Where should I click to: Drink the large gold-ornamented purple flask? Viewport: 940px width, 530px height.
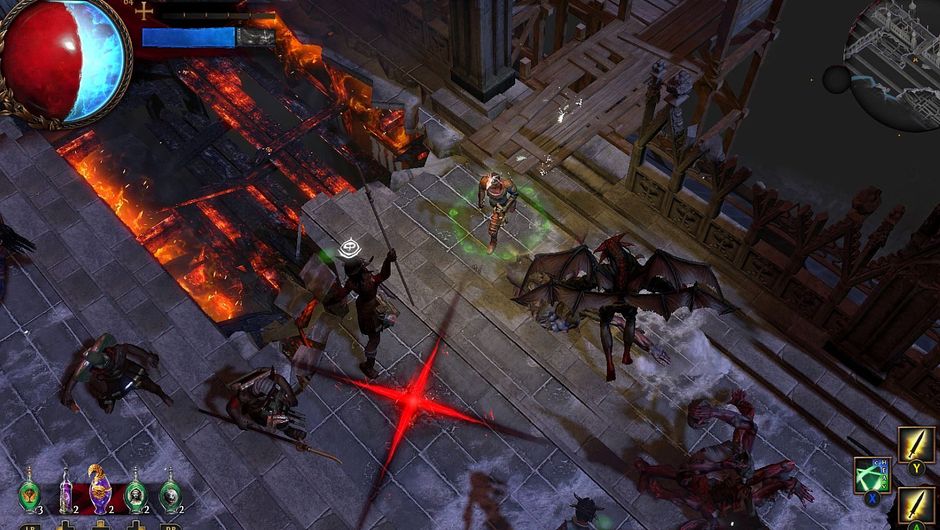tap(100, 490)
